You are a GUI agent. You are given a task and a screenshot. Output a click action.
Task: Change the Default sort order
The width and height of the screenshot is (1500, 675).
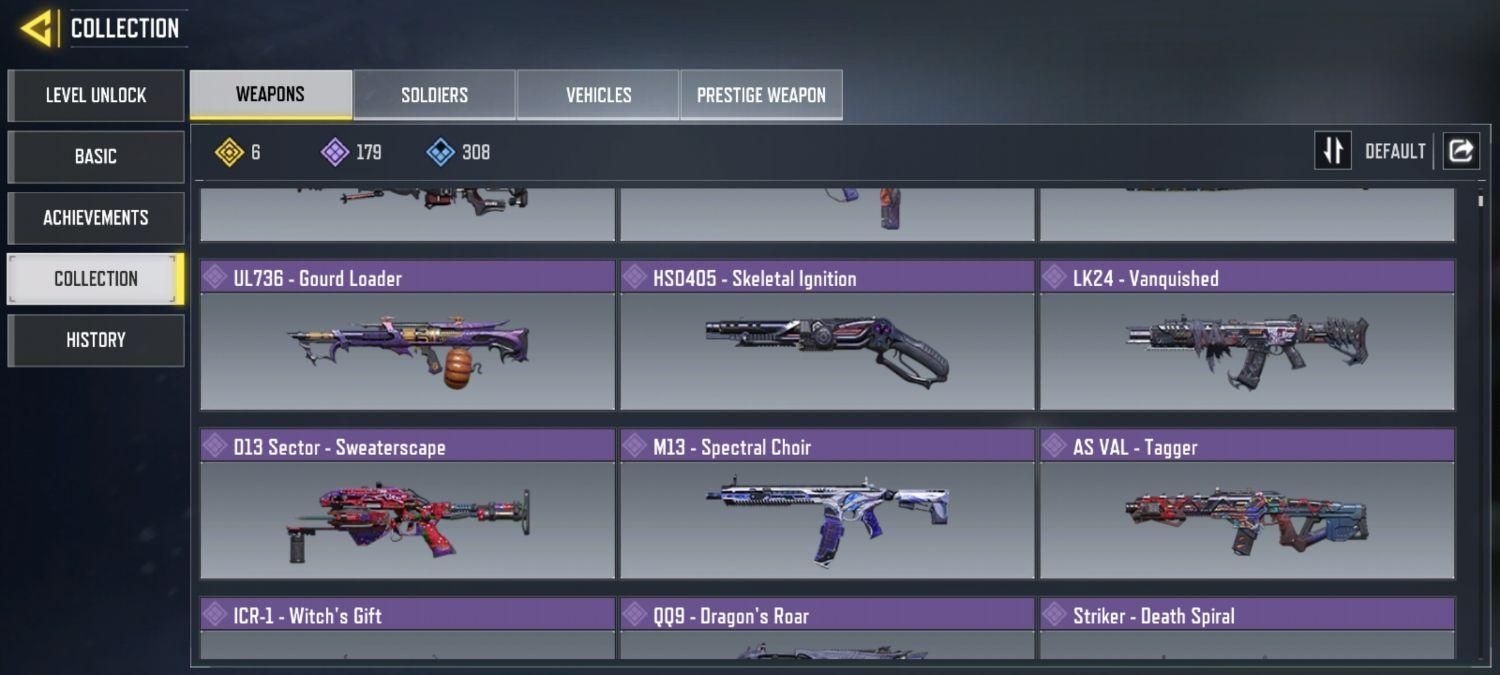click(1374, 151)
